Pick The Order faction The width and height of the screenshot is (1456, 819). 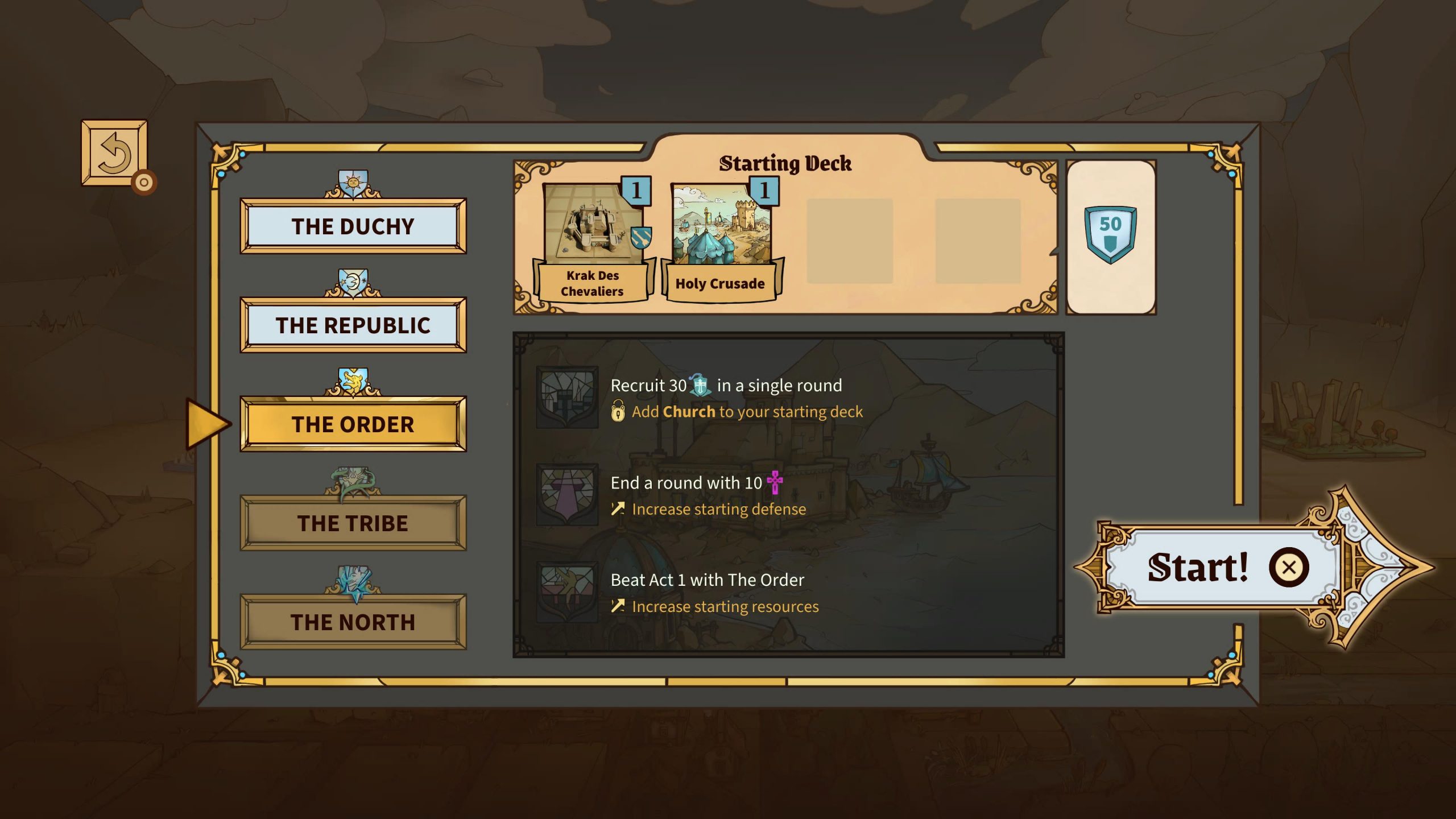coord(353,424)
